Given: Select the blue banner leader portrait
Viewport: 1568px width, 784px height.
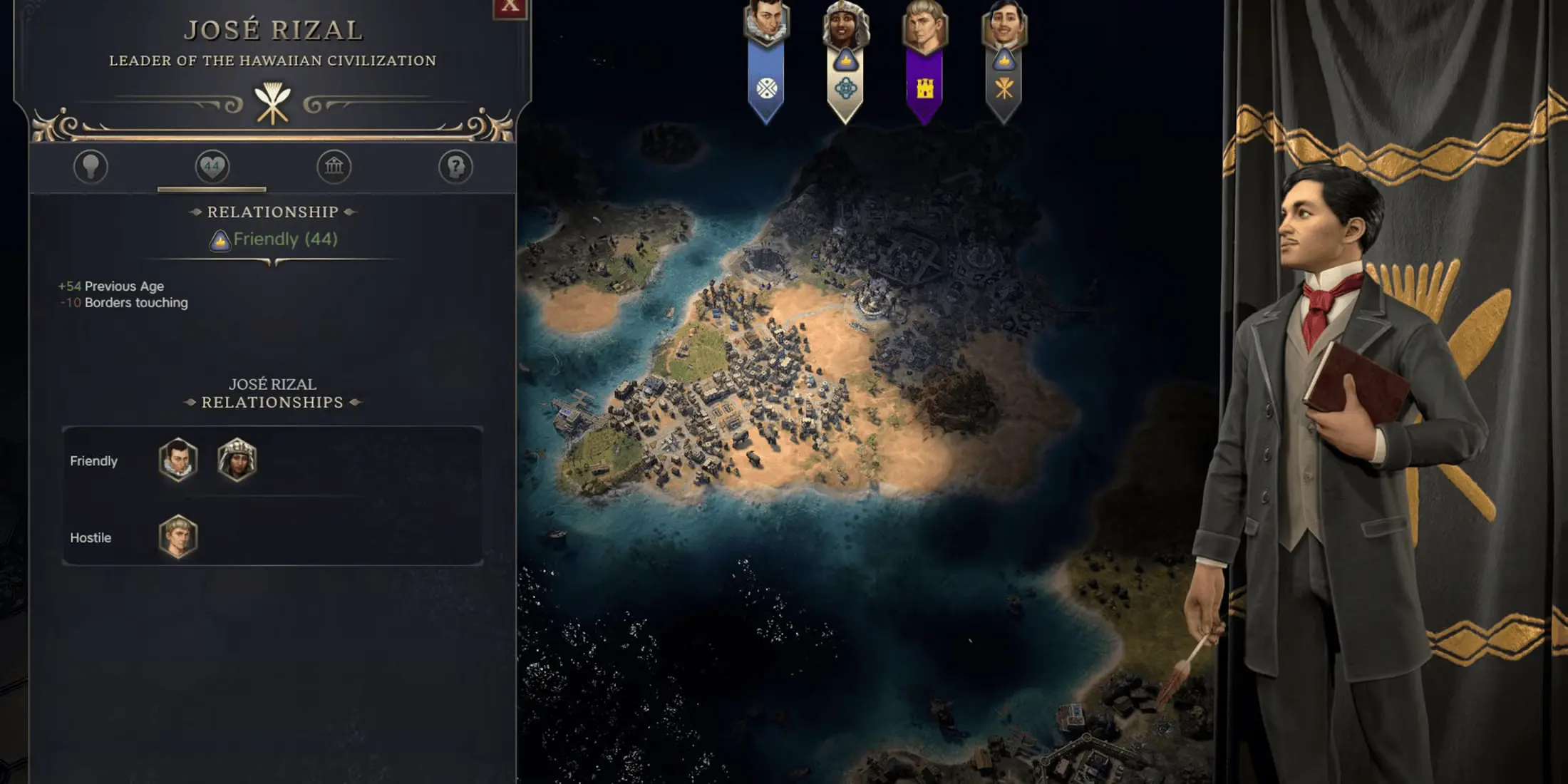Looking at the screenshot, I should click(x=766, y=24).
